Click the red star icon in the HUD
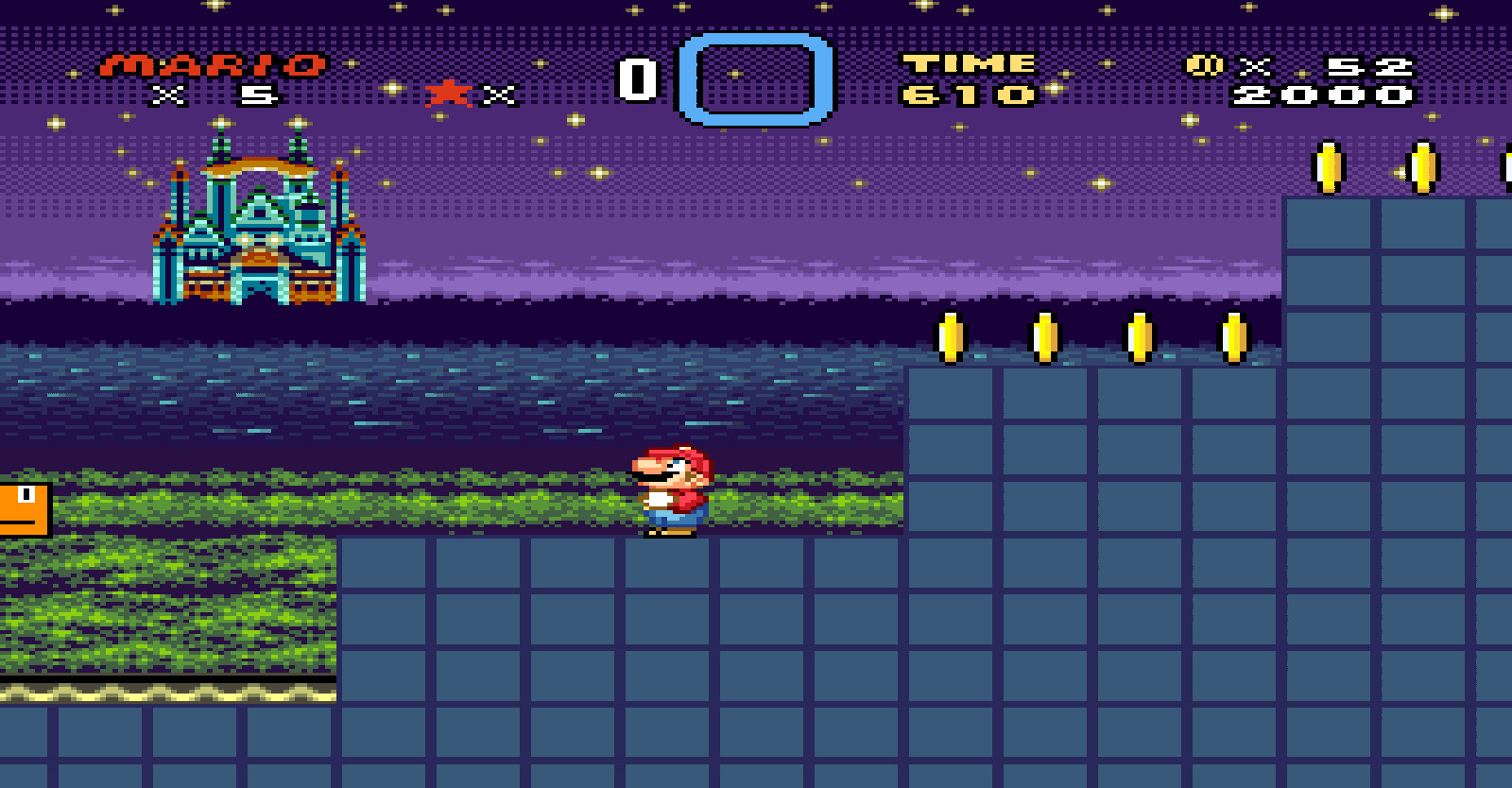 tap(449, 94)
